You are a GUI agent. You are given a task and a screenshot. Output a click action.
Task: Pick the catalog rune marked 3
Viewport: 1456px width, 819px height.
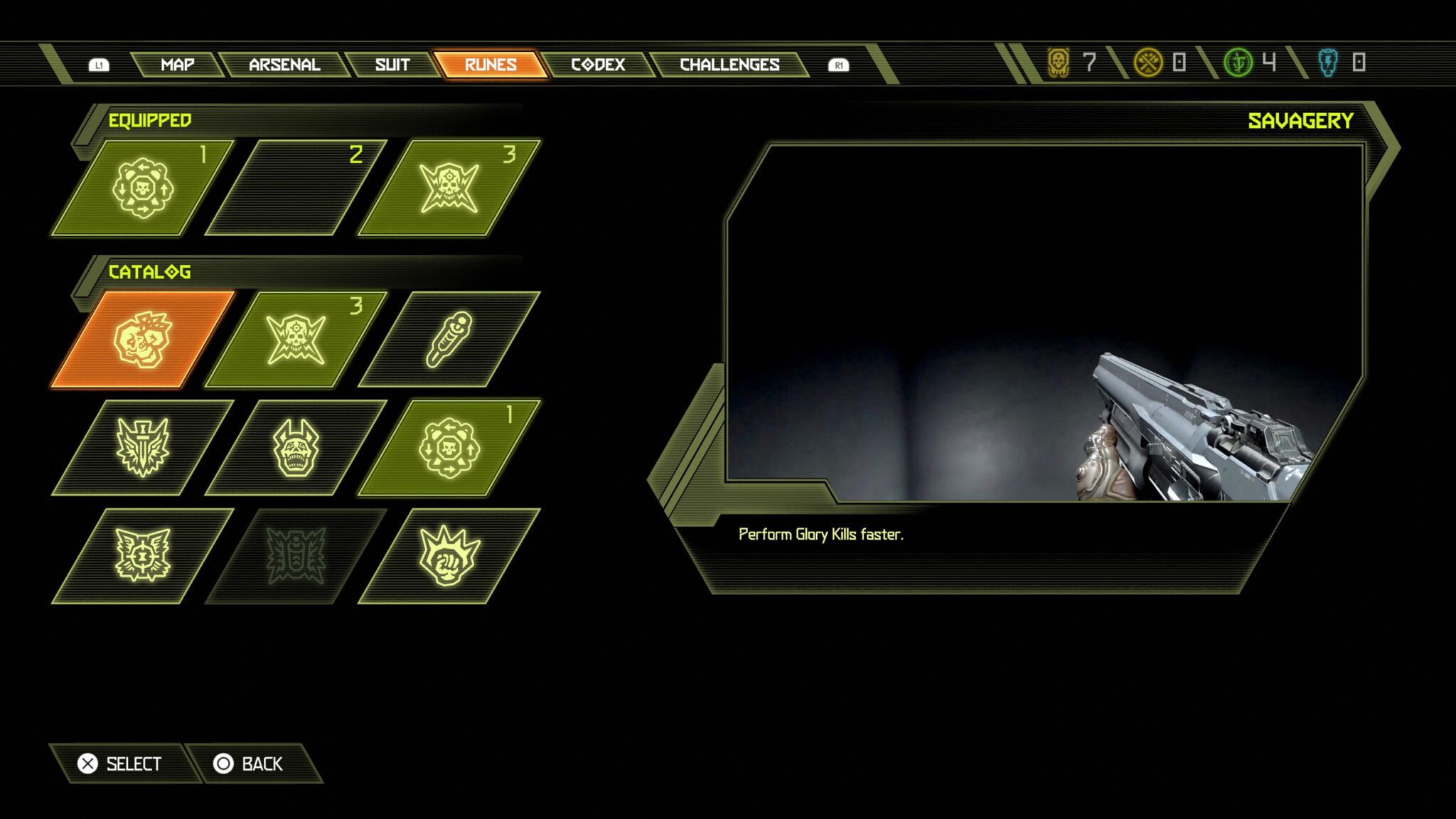(x=296, y=340)
